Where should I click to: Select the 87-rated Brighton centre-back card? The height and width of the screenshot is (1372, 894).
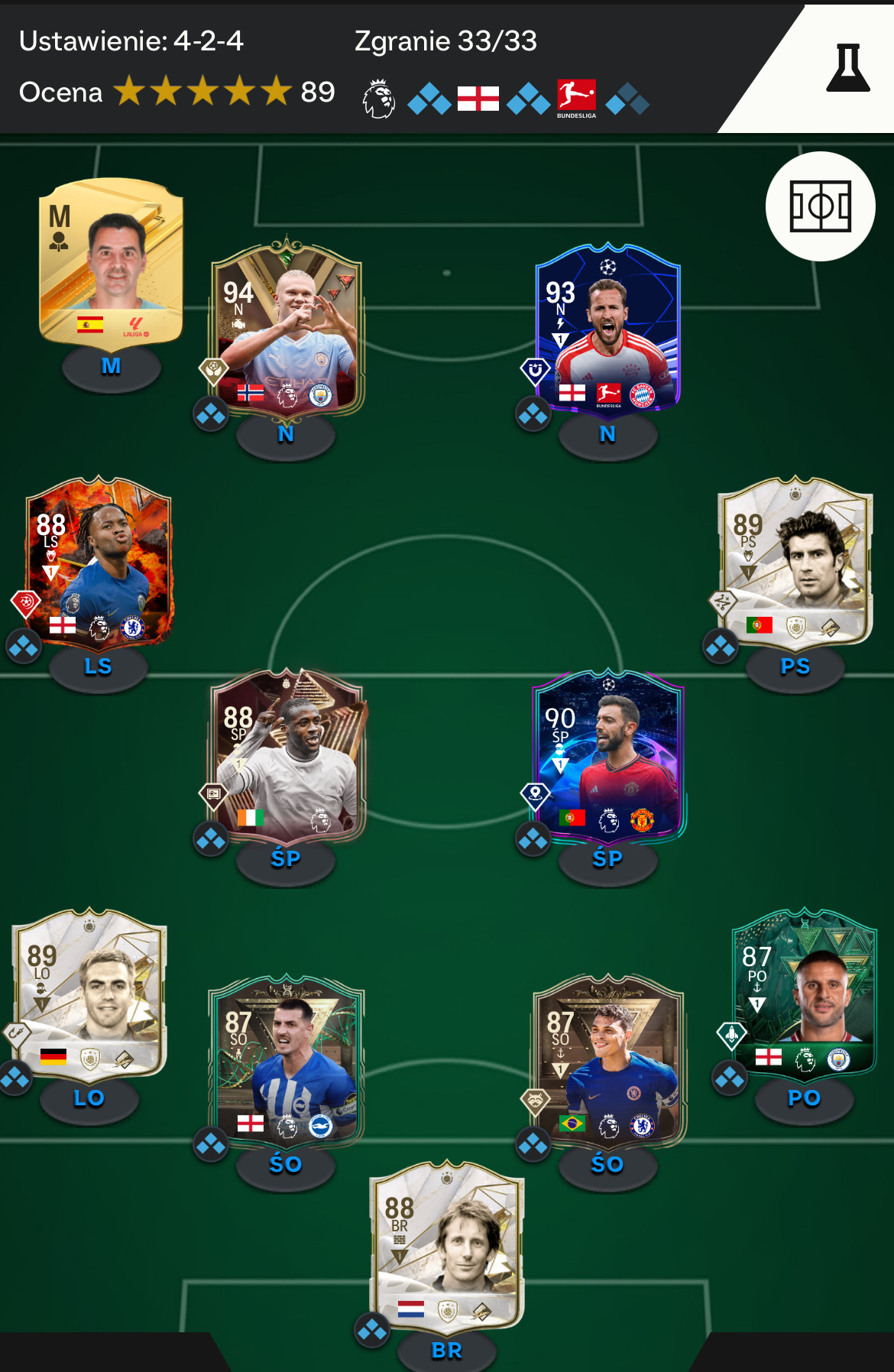(x=287, y=1060)
